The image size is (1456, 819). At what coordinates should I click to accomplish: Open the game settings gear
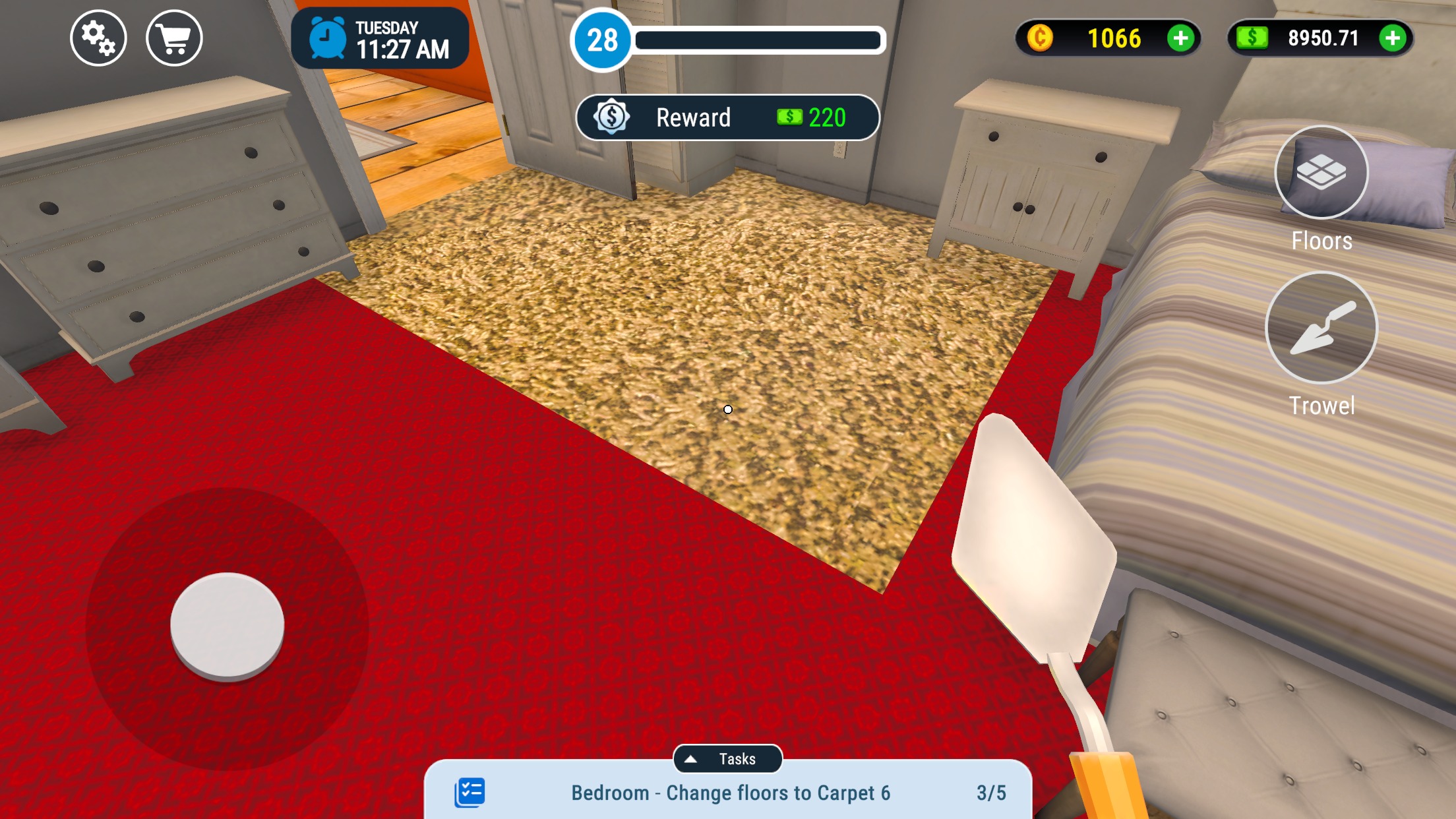click(x=98, y=39)
